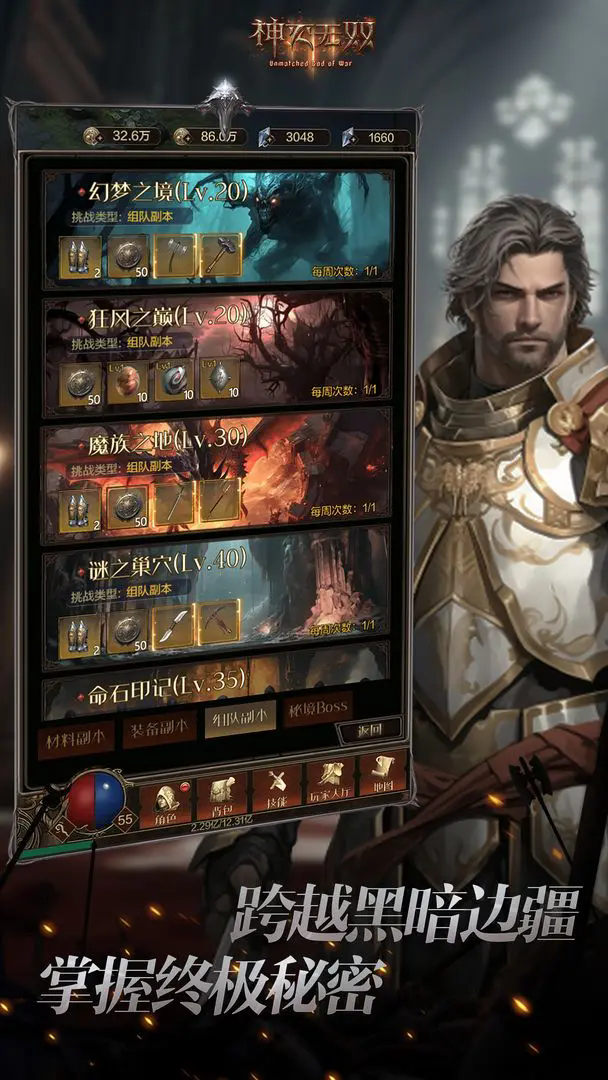This screenshot has width=608, height=1080.
Task: View the pickaxe reward in 谜之巢穴
Action: (x=220, y=620)
